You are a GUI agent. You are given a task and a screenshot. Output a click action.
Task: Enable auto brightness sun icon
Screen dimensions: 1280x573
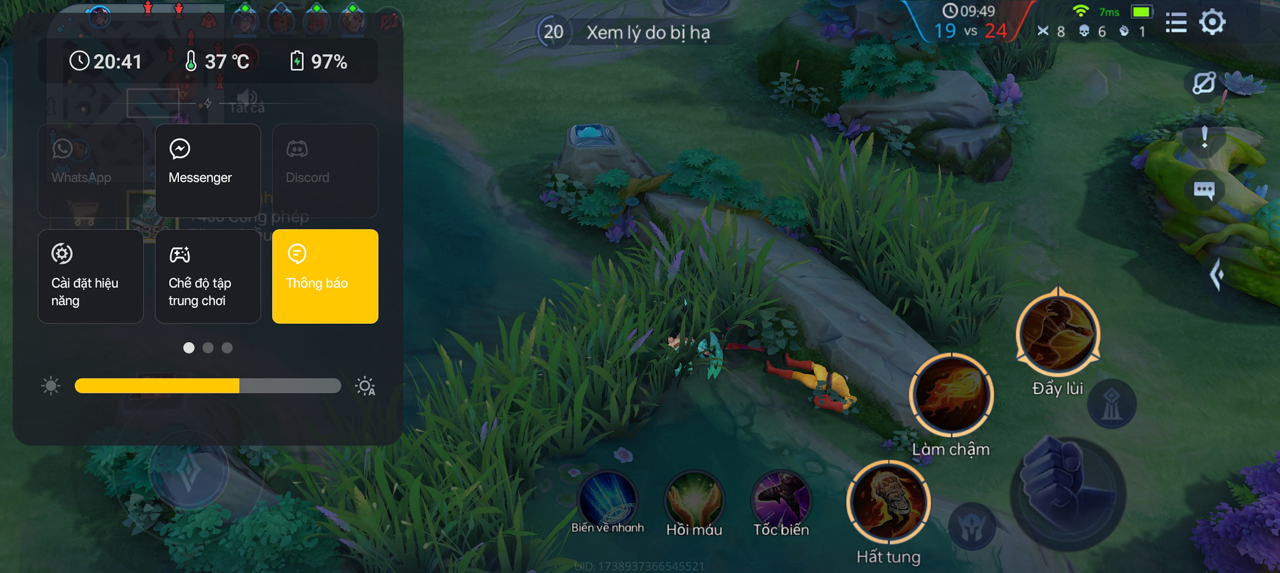tap(366, 386)
